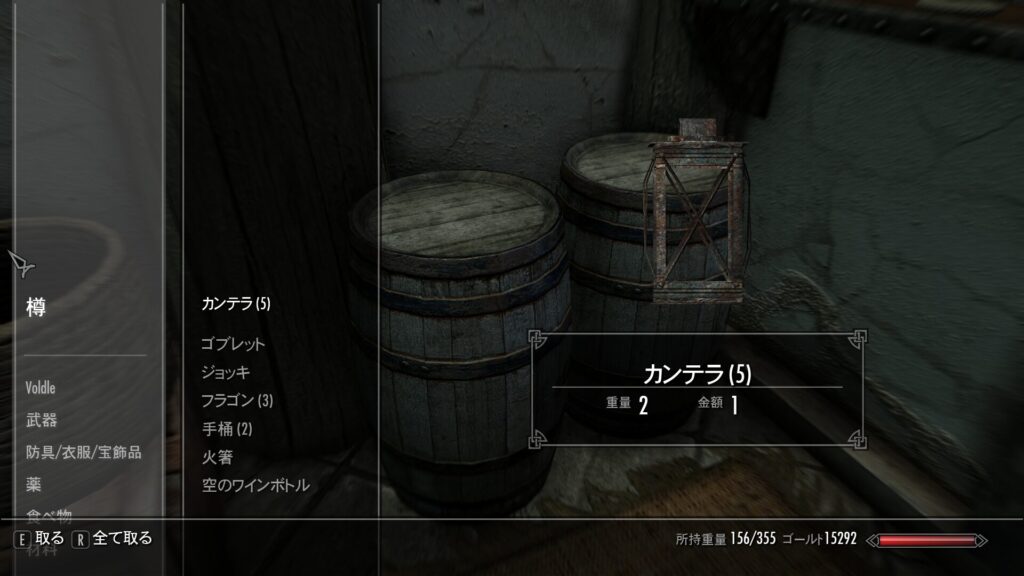This screenshot has width=1024, height=576.
Task: Show the 武器 category
Action: [40, 419]
